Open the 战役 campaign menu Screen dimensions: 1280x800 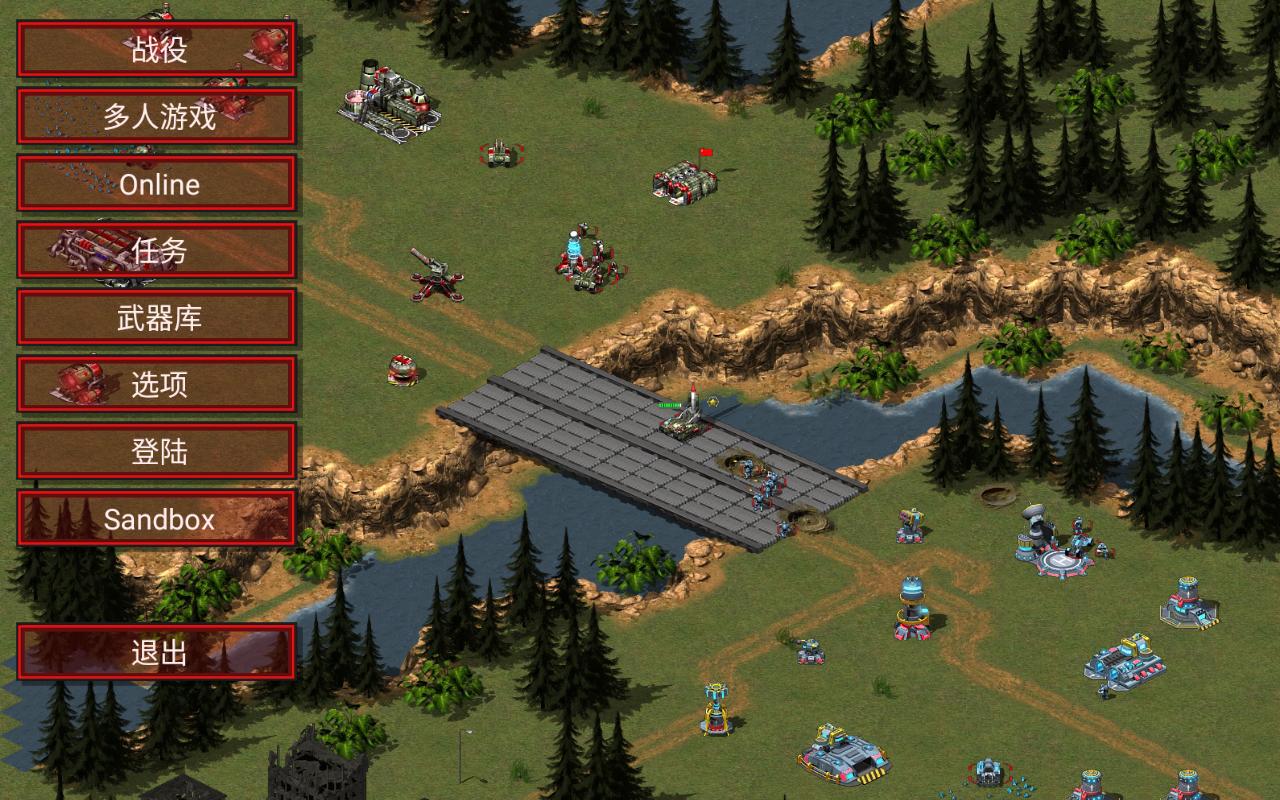pyautogui.click(x=157, y=48)
